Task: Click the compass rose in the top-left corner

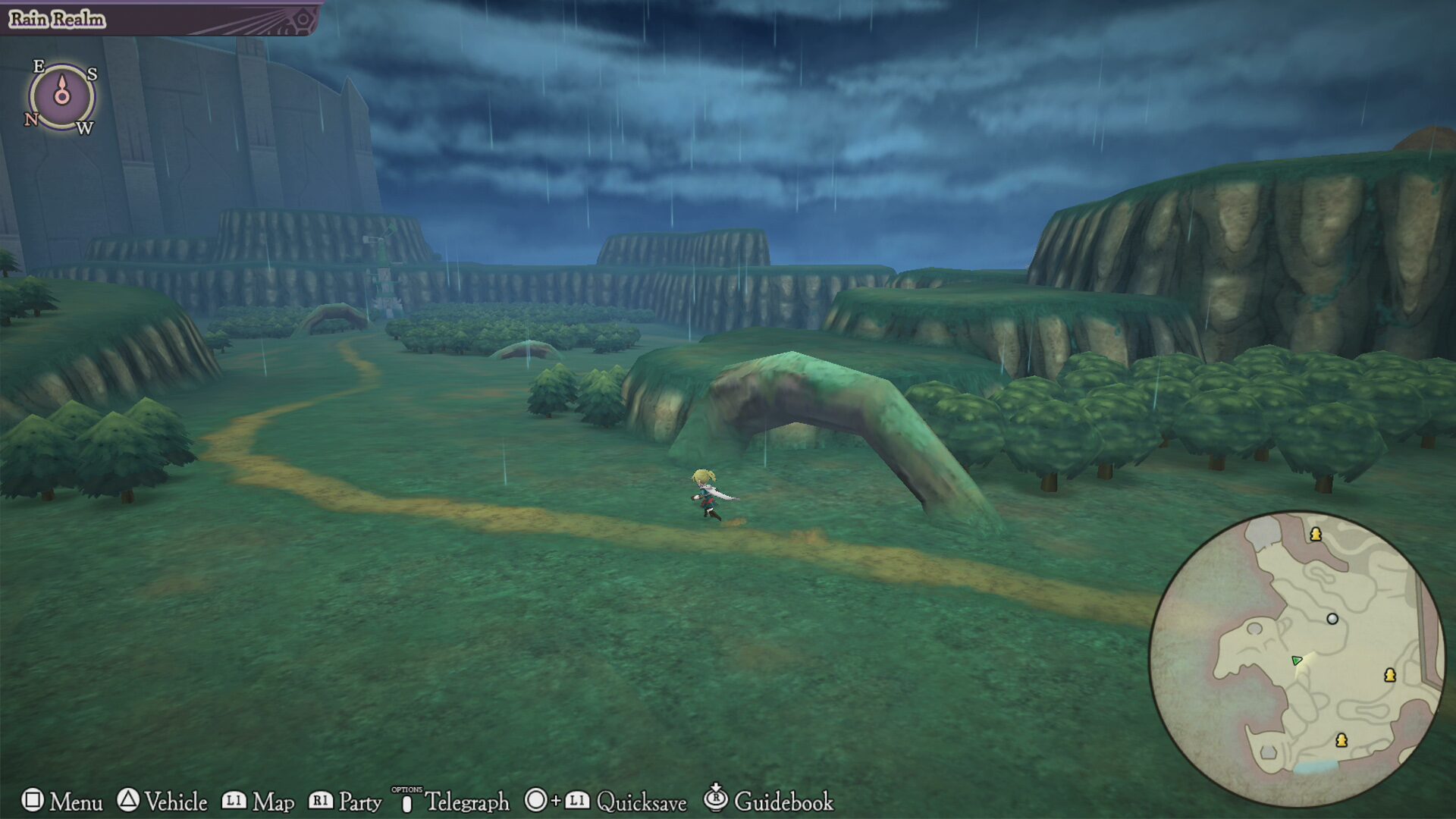Action: tap(61, 97)
